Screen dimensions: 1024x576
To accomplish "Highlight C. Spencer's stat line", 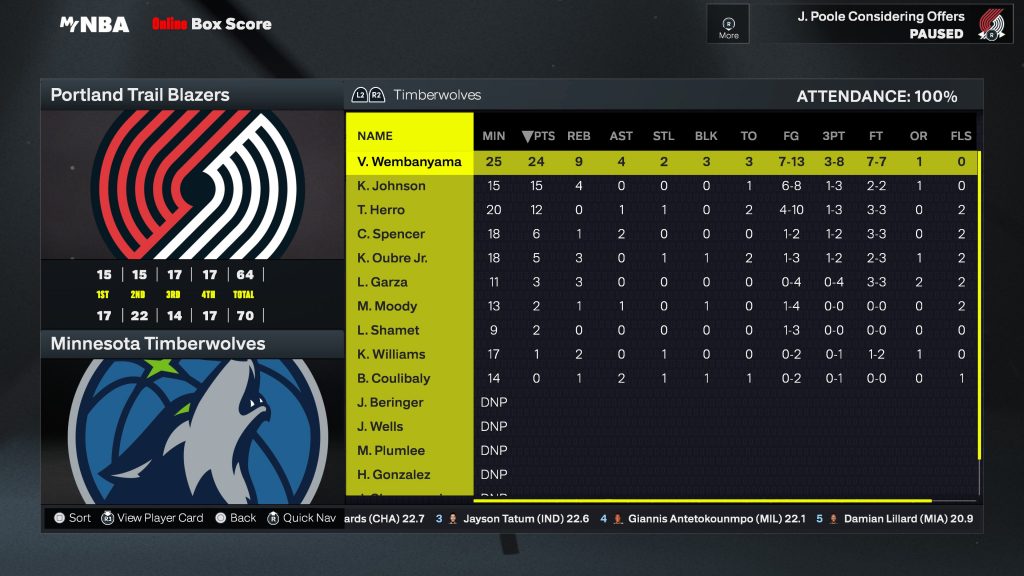I will 391,234.
